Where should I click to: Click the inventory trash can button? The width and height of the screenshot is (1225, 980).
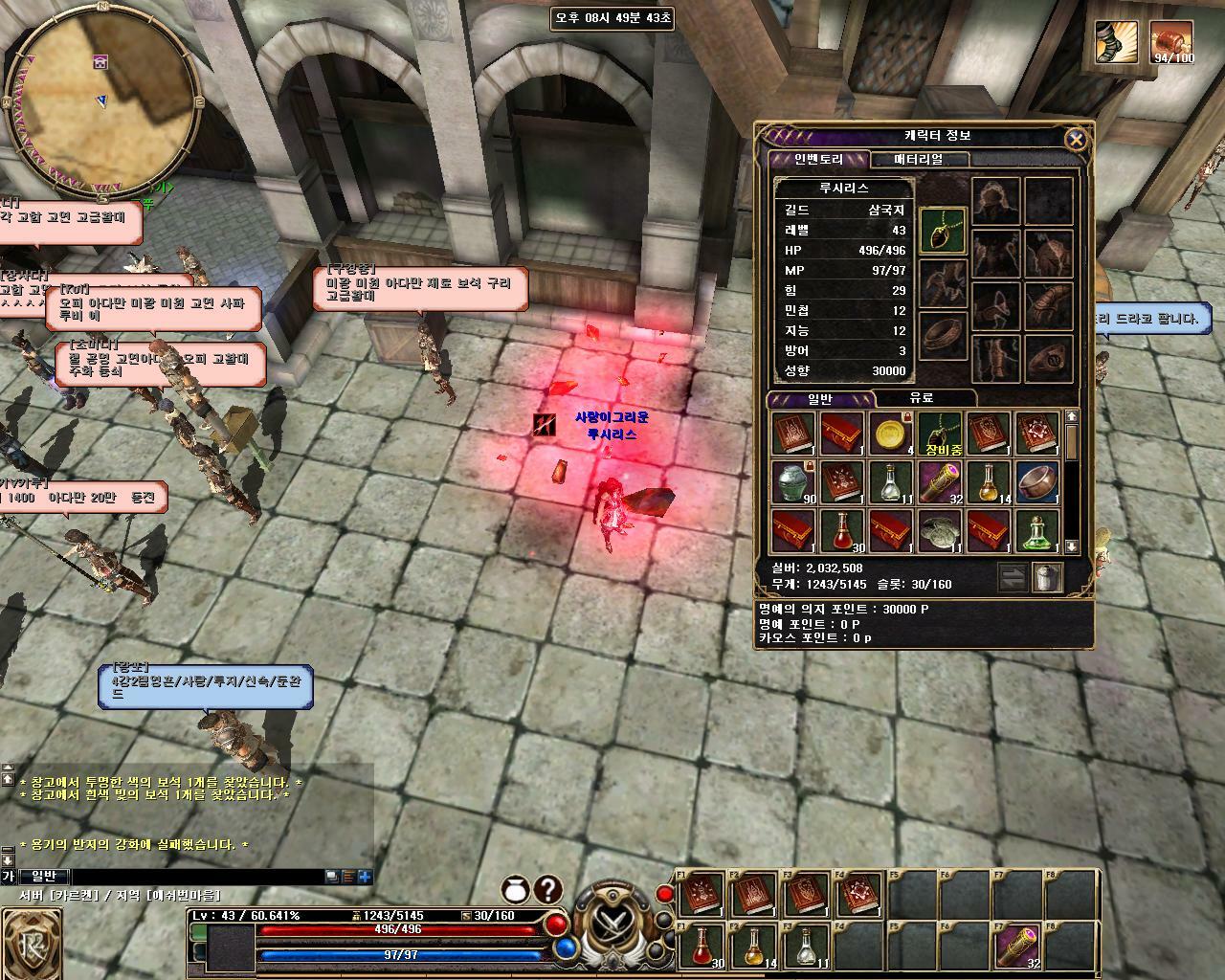pyautogui.click(x=1047, y=577)
